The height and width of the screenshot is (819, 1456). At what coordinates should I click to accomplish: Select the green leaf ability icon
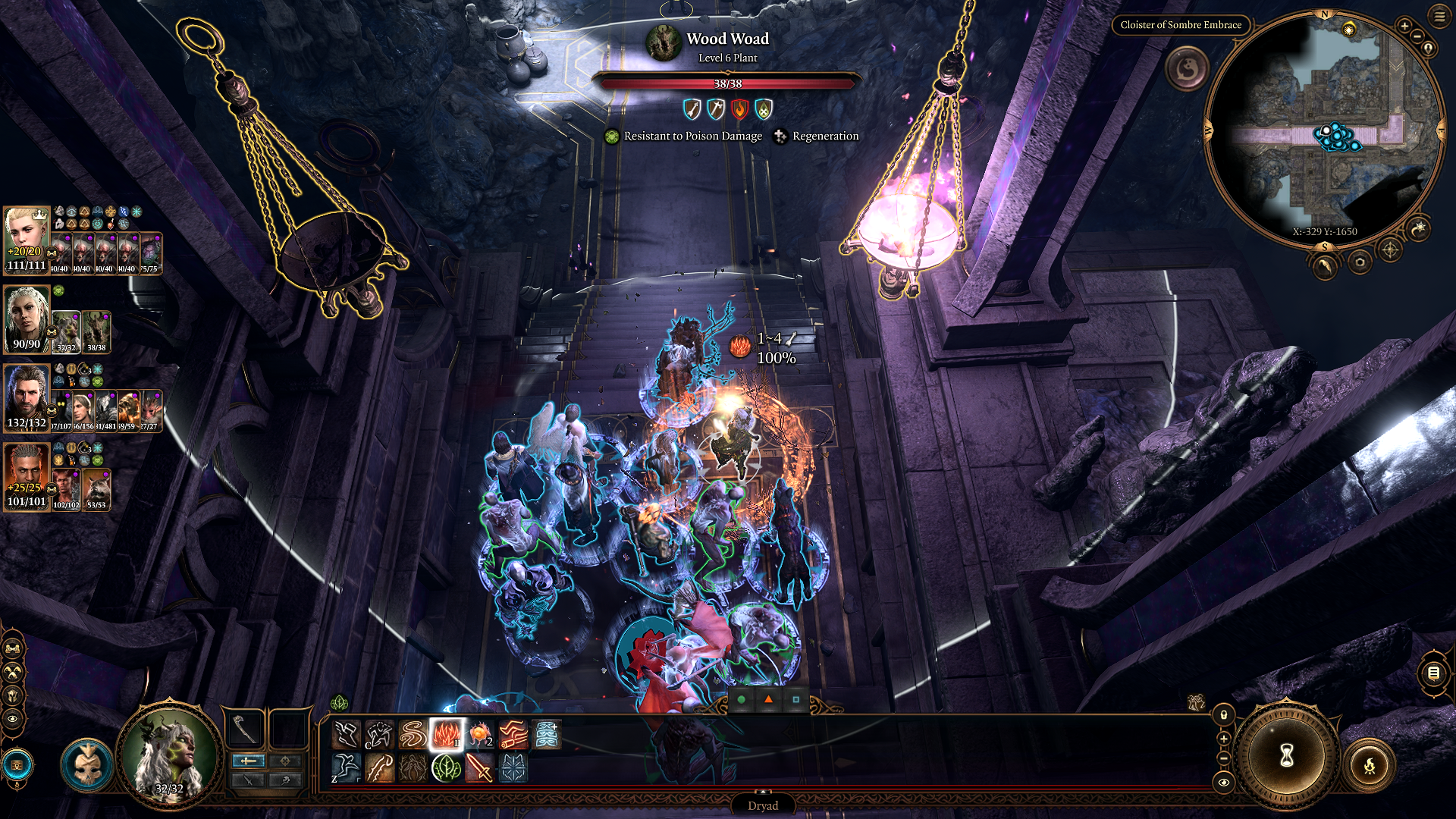click(446, 768)
